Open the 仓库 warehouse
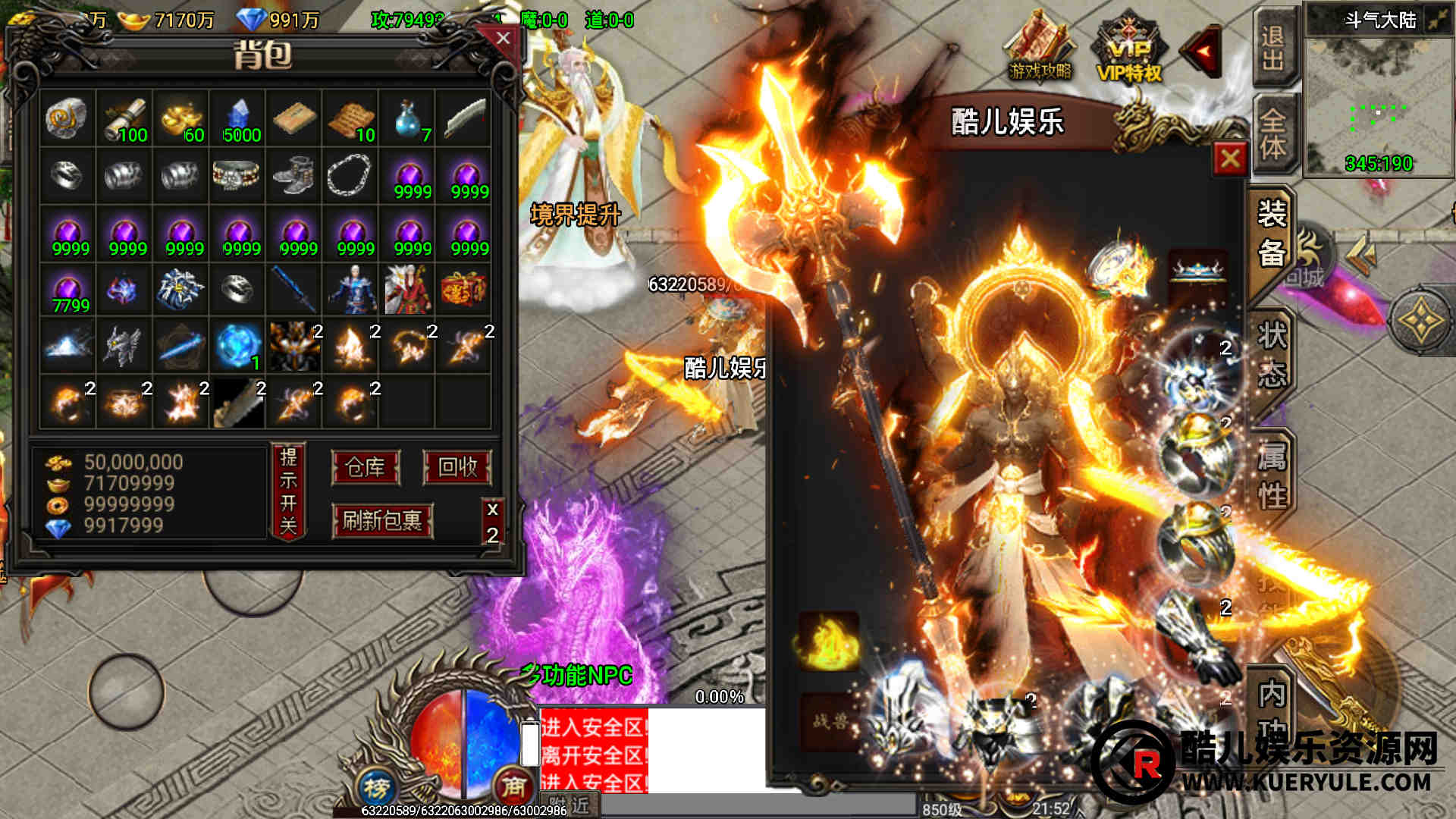The width and height of the screenshot is (1456, 819). tap(366, 467)
